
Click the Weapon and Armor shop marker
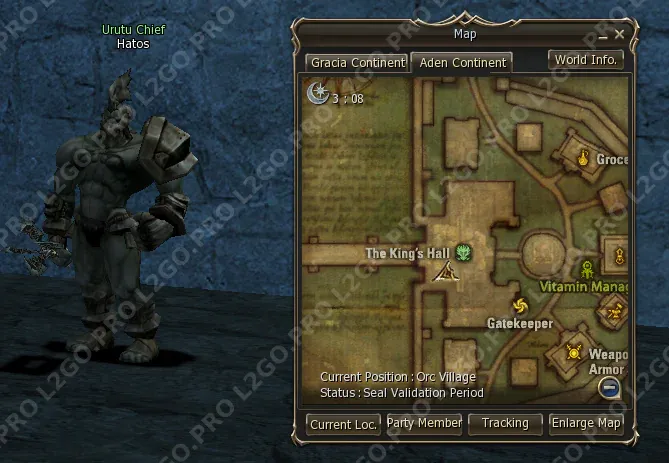point(574,351)
